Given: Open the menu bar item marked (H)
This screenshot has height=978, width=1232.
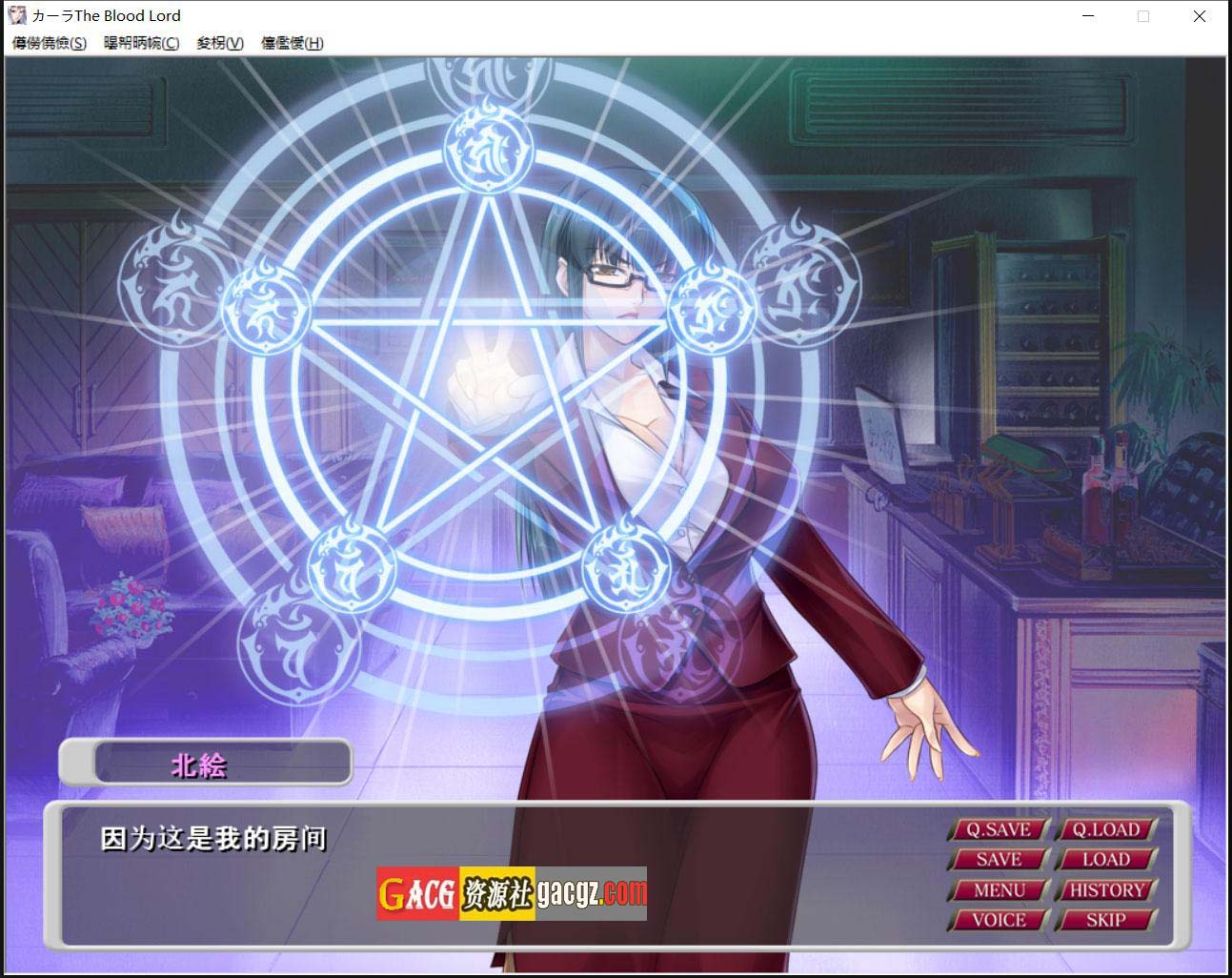Looking at the screenshot, I should point(293,43).
